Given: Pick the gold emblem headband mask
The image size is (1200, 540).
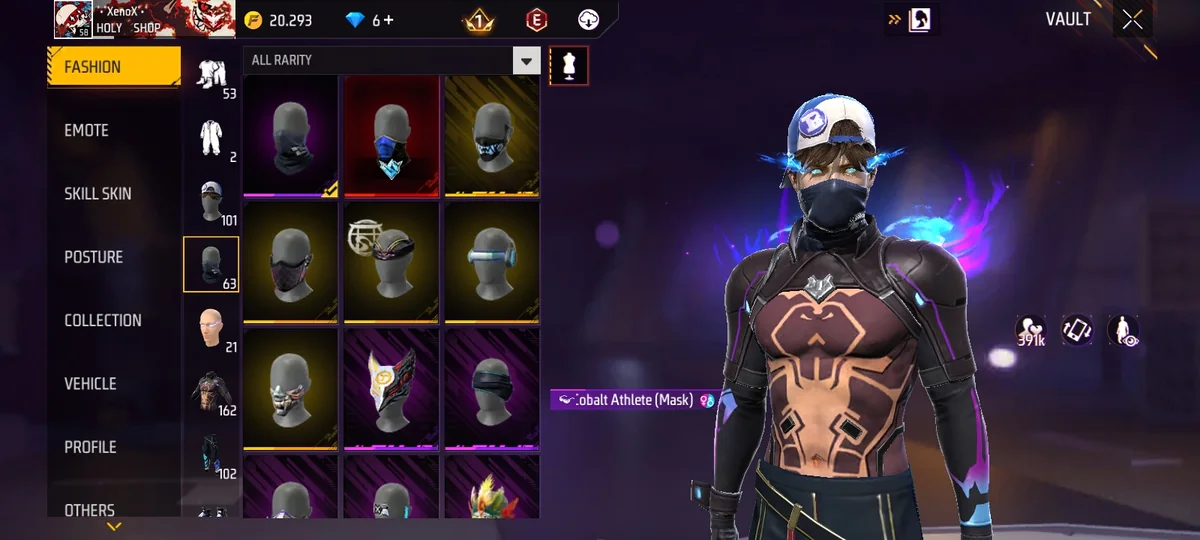Looking at the screenshot, I should (391, 262).
